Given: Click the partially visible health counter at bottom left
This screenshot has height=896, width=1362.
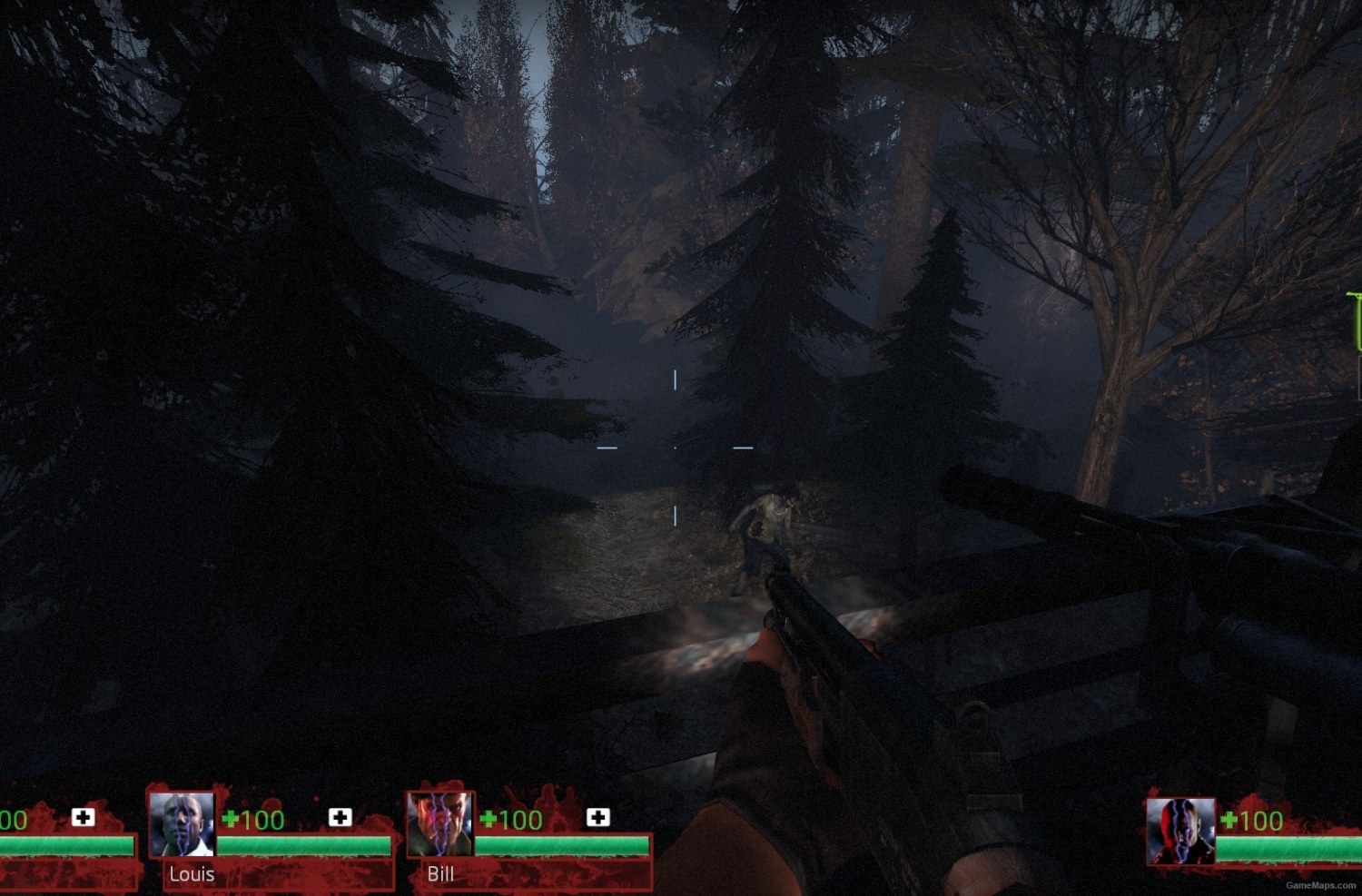Looking at the screenshot, I should click(12, 820).
